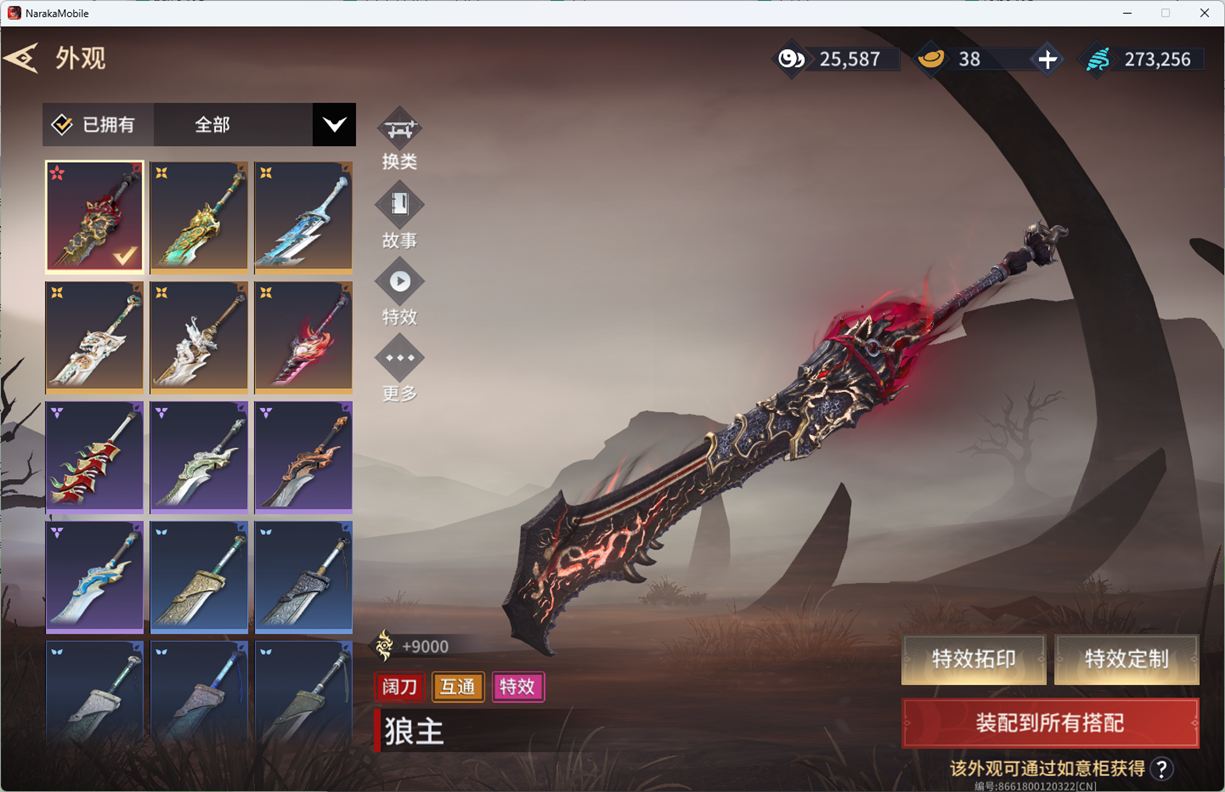
Task: Choose the icy blue jagged blade skin
Action: 303,217
